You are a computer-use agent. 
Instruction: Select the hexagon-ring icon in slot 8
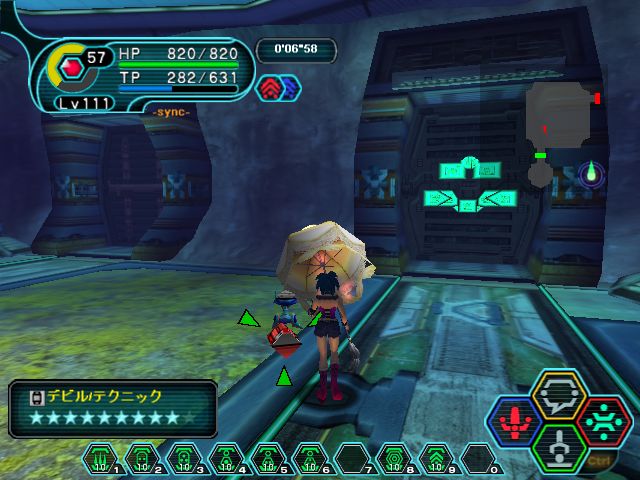pos(394,458)
